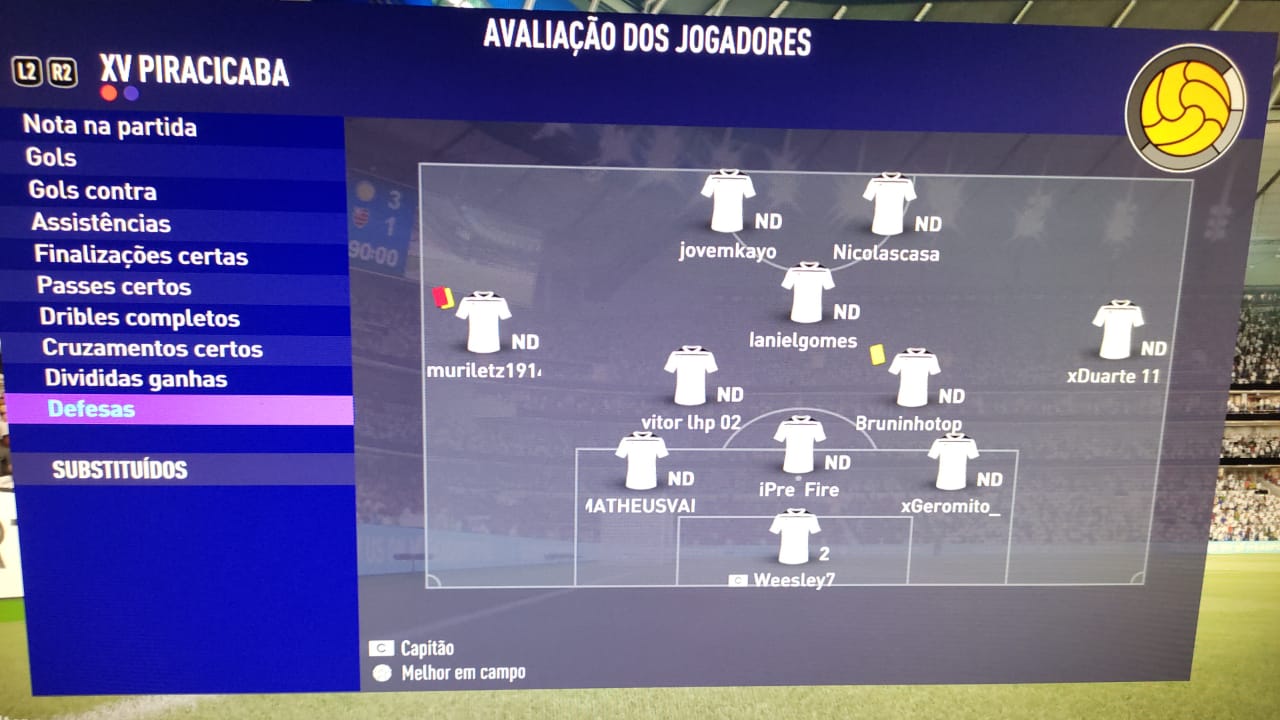Select defender iPre Fire's shirt

point(799,445)
